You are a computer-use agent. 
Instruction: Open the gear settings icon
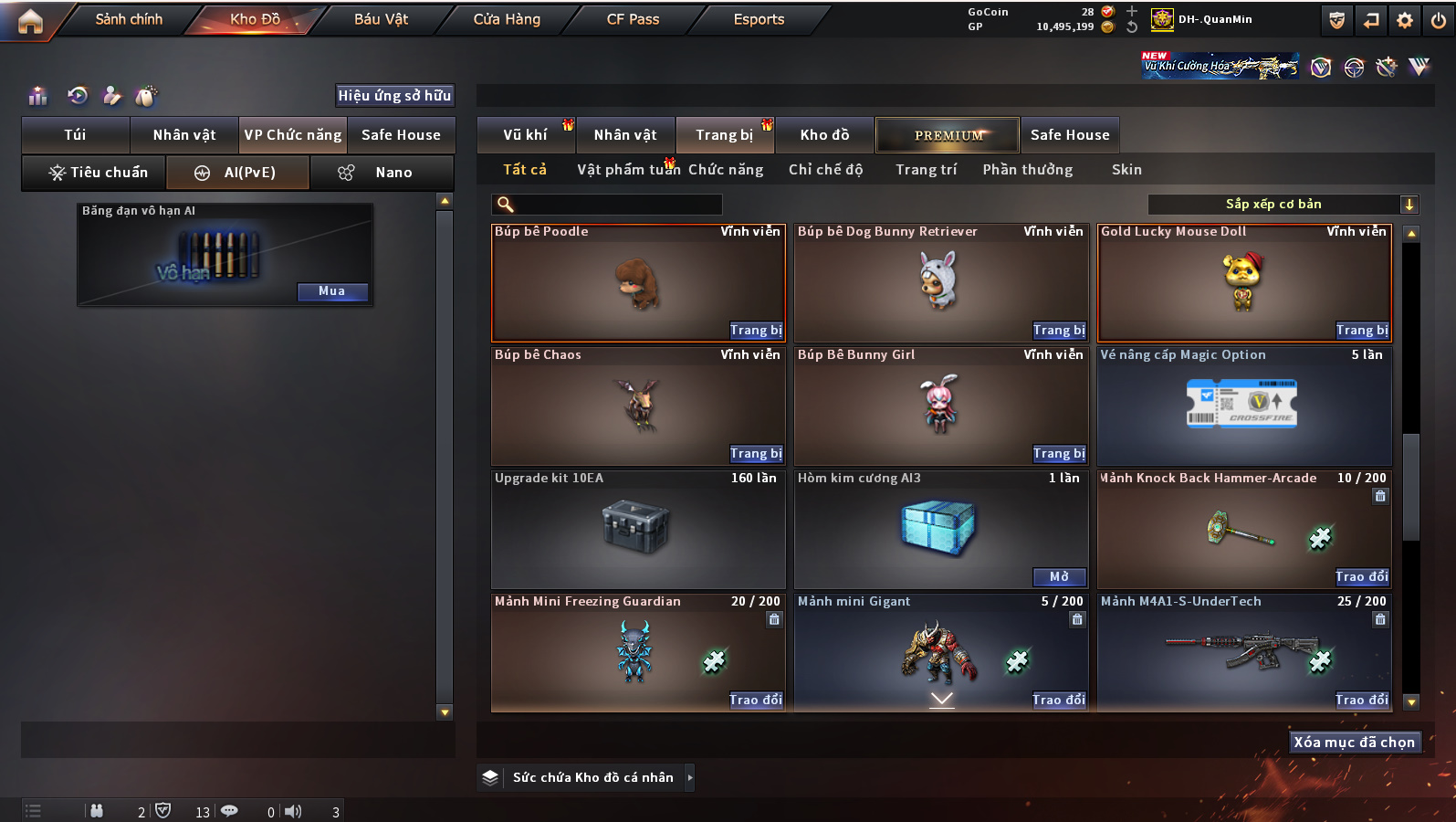pos(1405,20)
